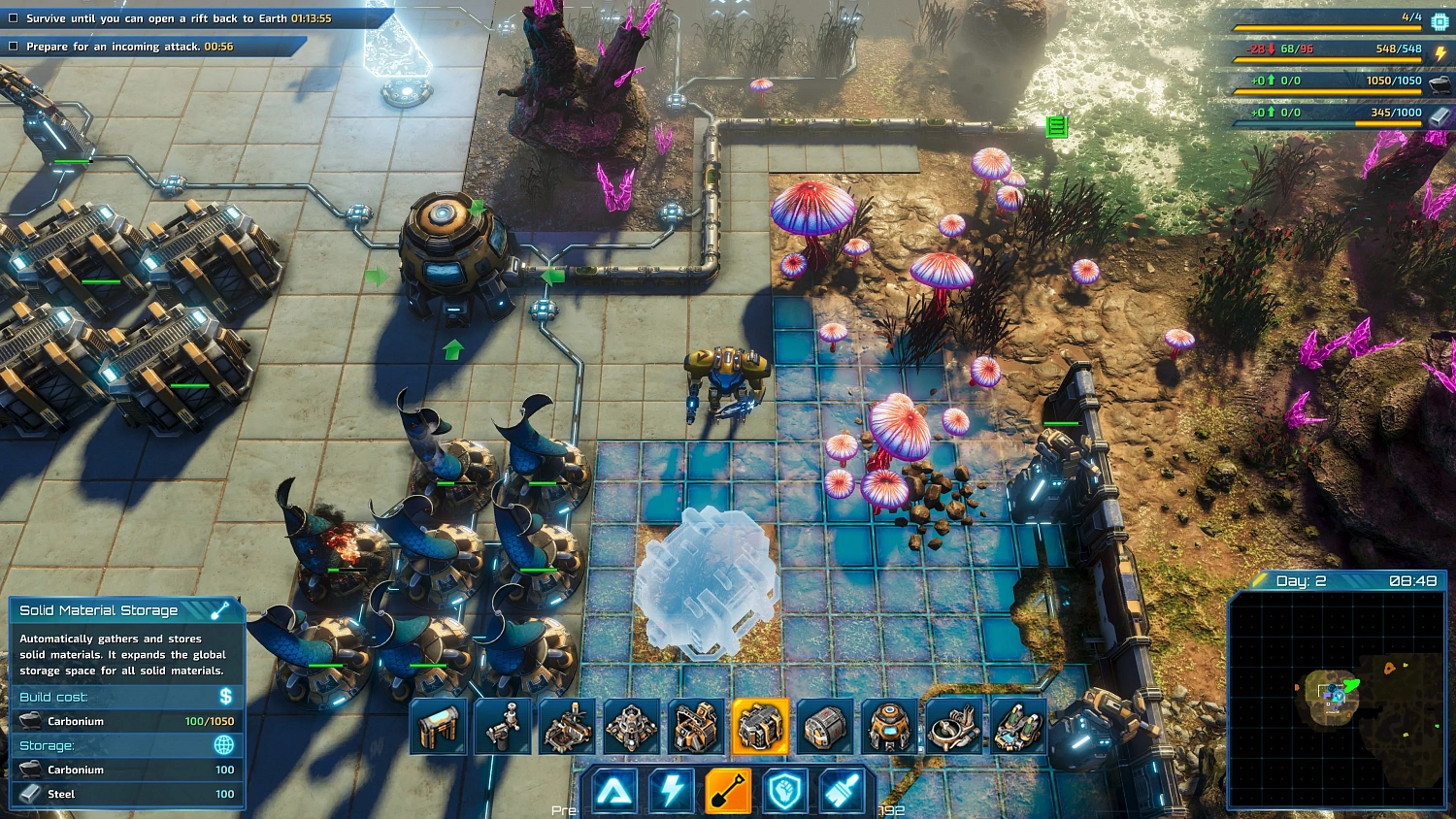Select the rift back to Earth objective

click(x=165, y=18)
